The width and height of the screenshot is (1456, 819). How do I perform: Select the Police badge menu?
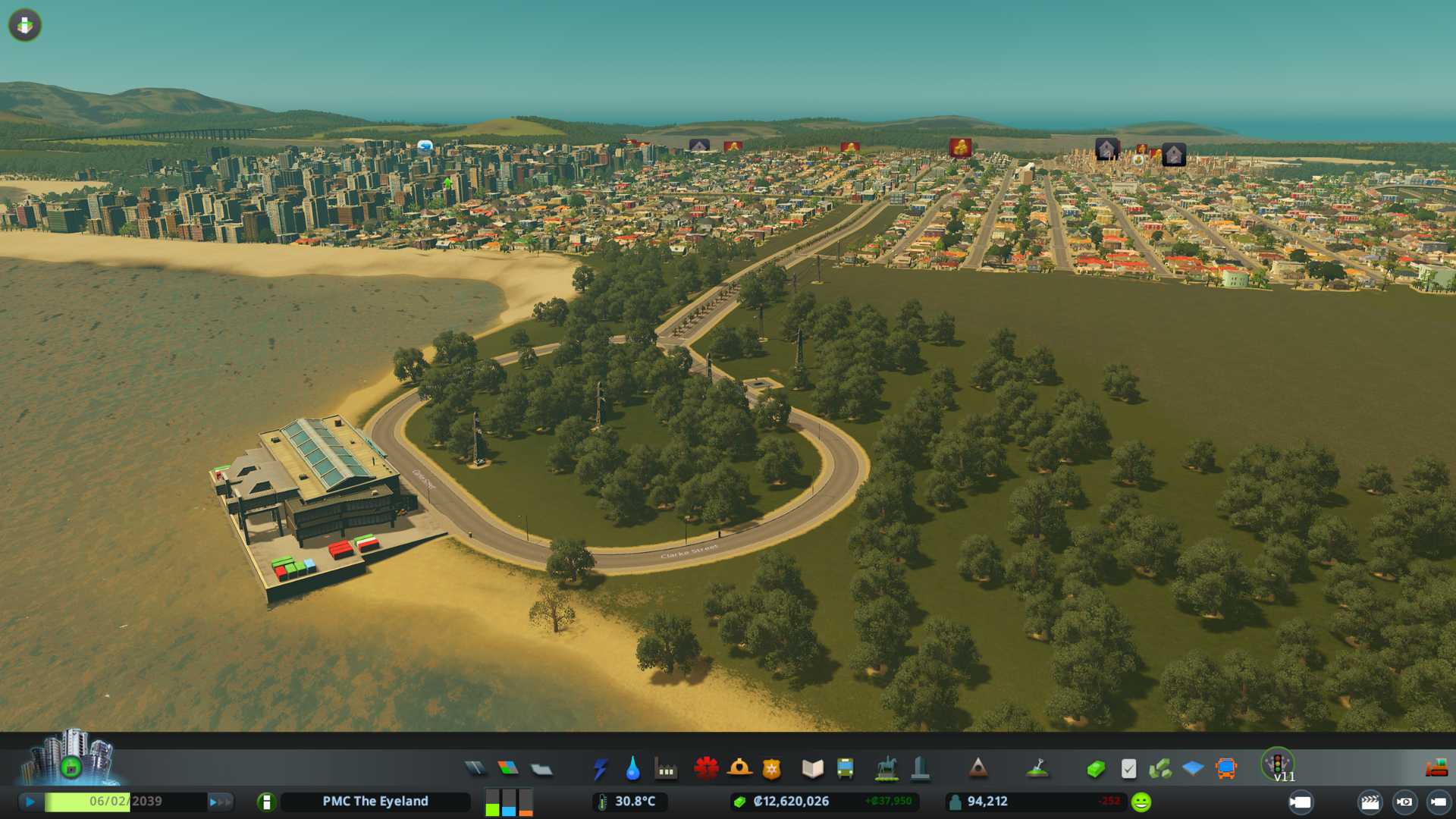click(x=772, y=769)
